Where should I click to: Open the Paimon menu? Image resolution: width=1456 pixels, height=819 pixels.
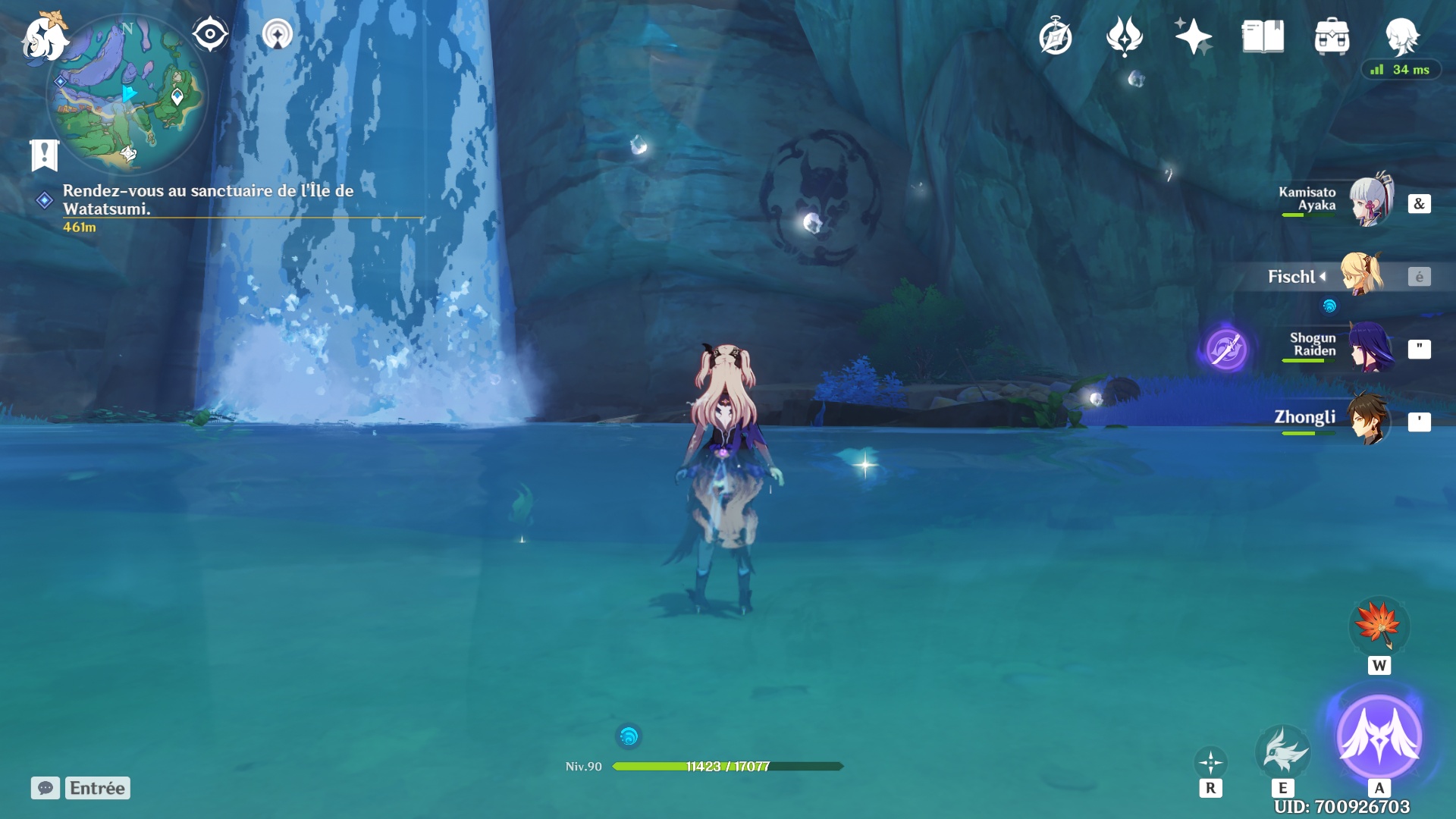(x=44, y=38)
